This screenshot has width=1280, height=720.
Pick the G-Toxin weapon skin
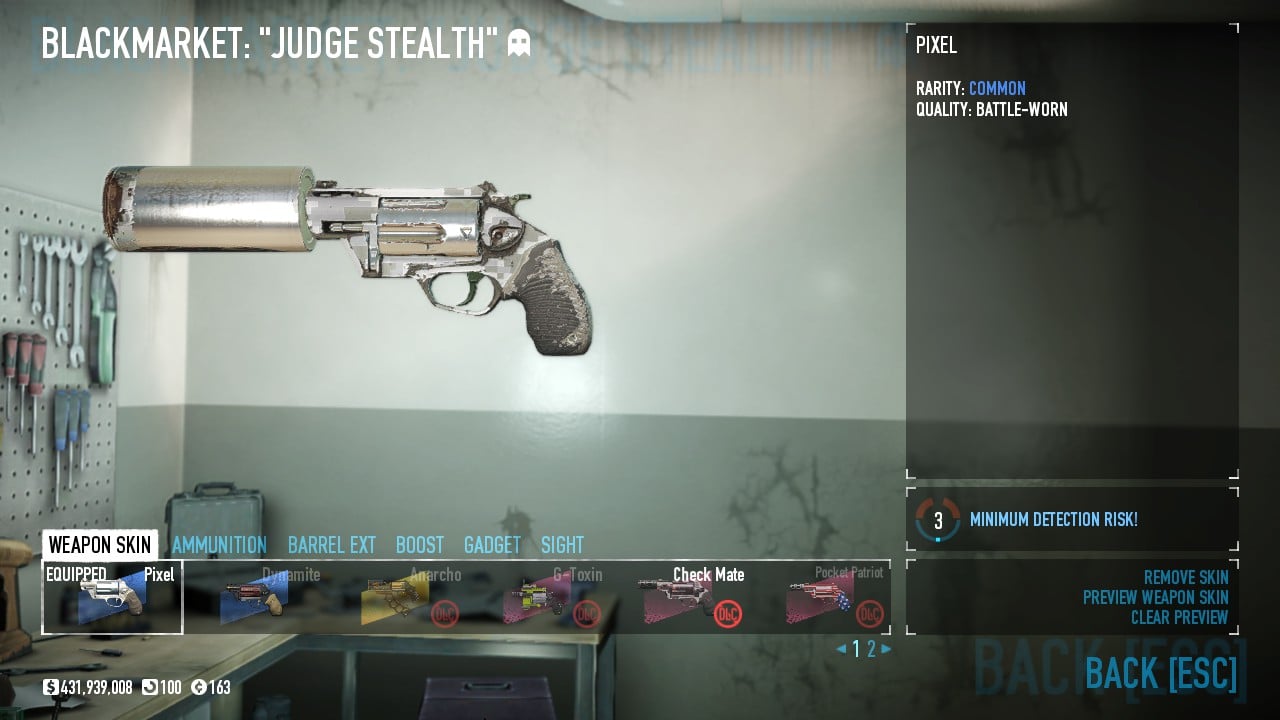tap(538, 598)
